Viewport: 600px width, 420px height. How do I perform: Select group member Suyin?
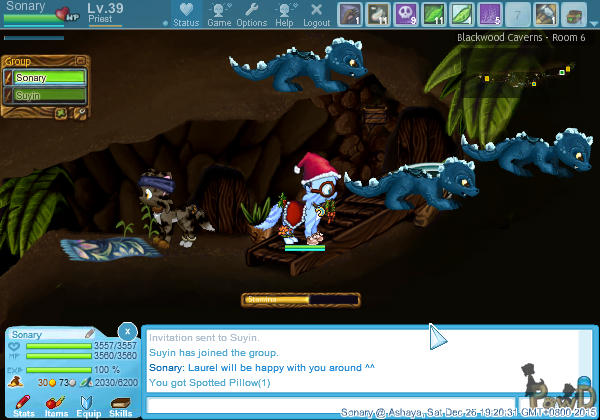(45, 96)
